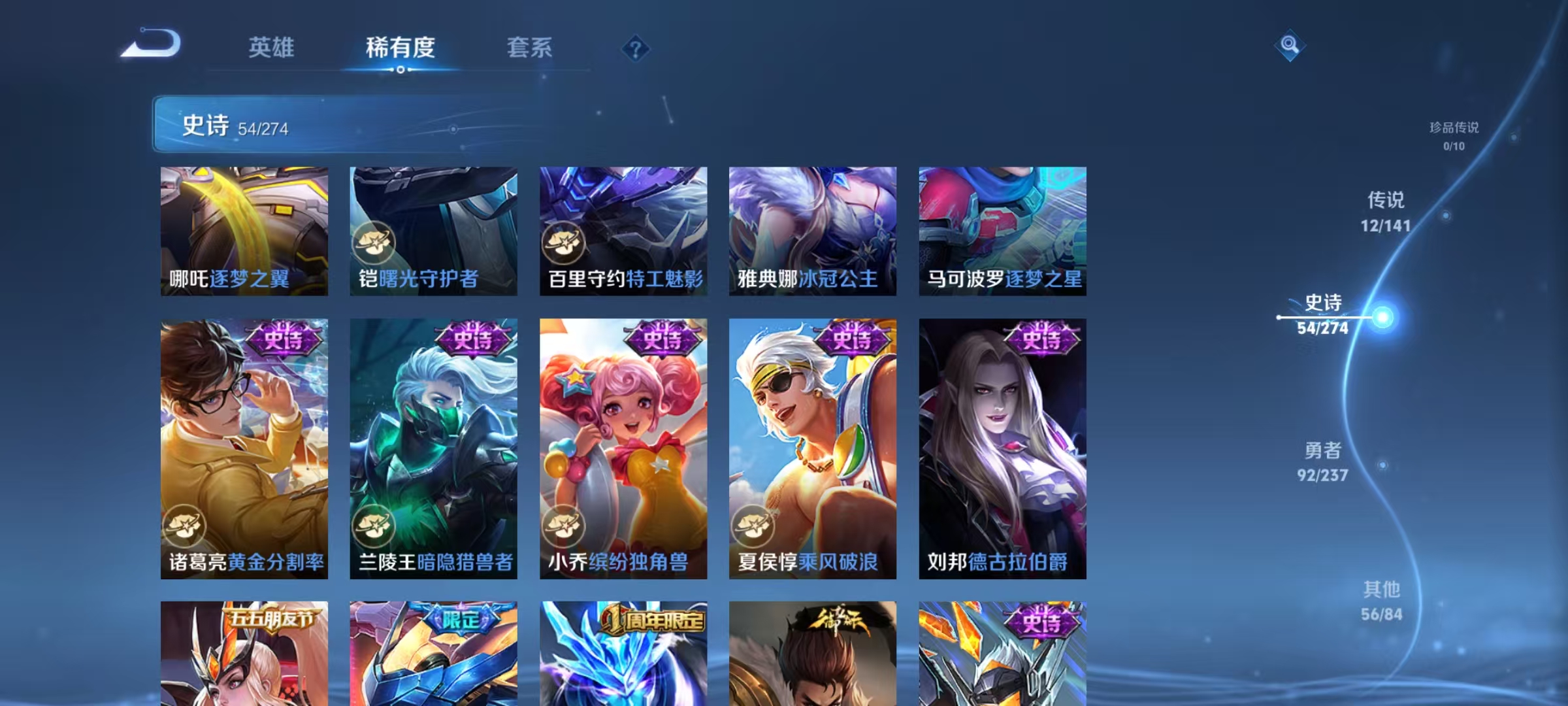
Task: Select the 稀有度 tab
Action: tap(400, 48)
